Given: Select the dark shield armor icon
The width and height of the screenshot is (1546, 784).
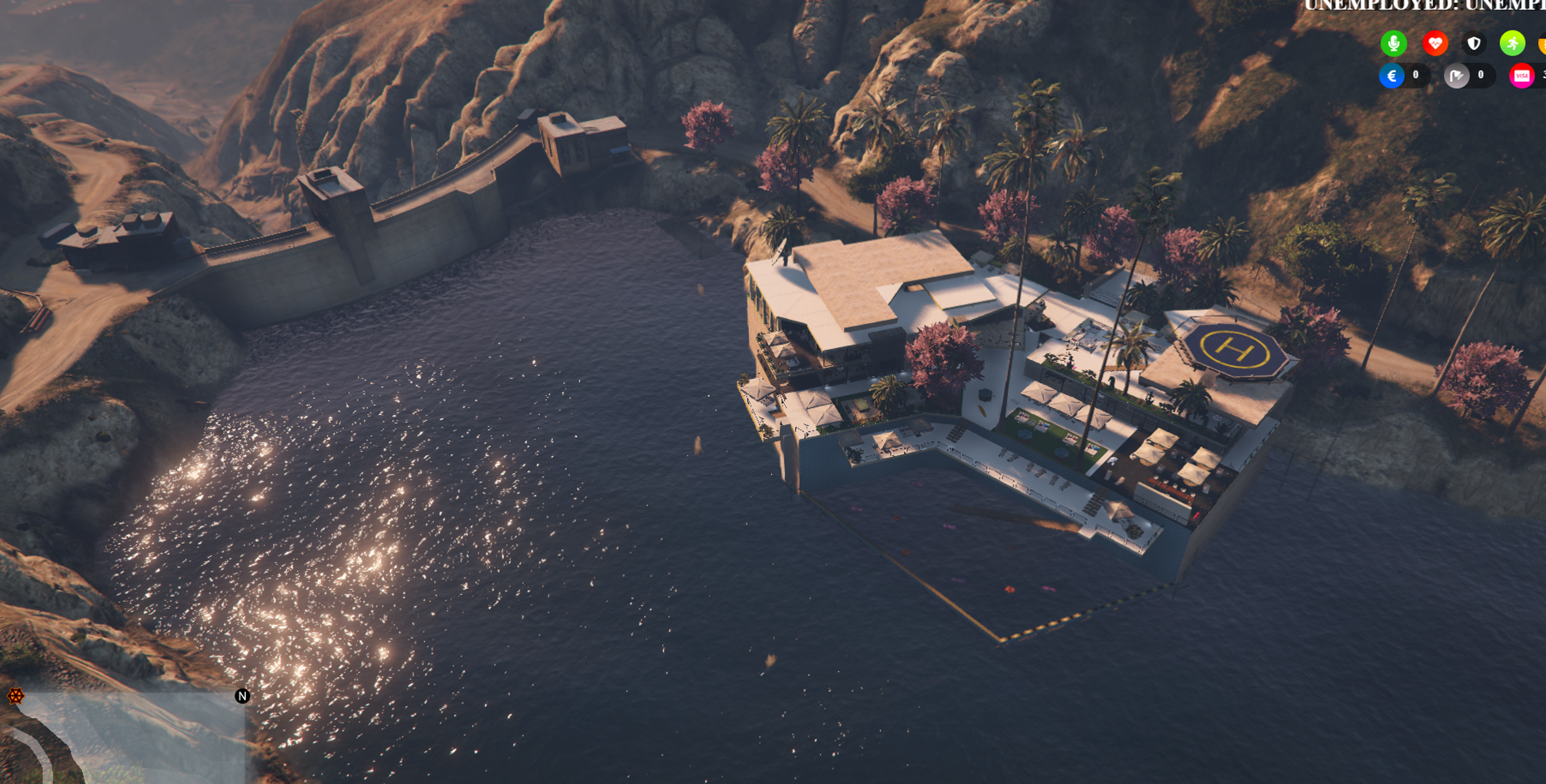Looking at the screenshot, I should point(1474,43).
